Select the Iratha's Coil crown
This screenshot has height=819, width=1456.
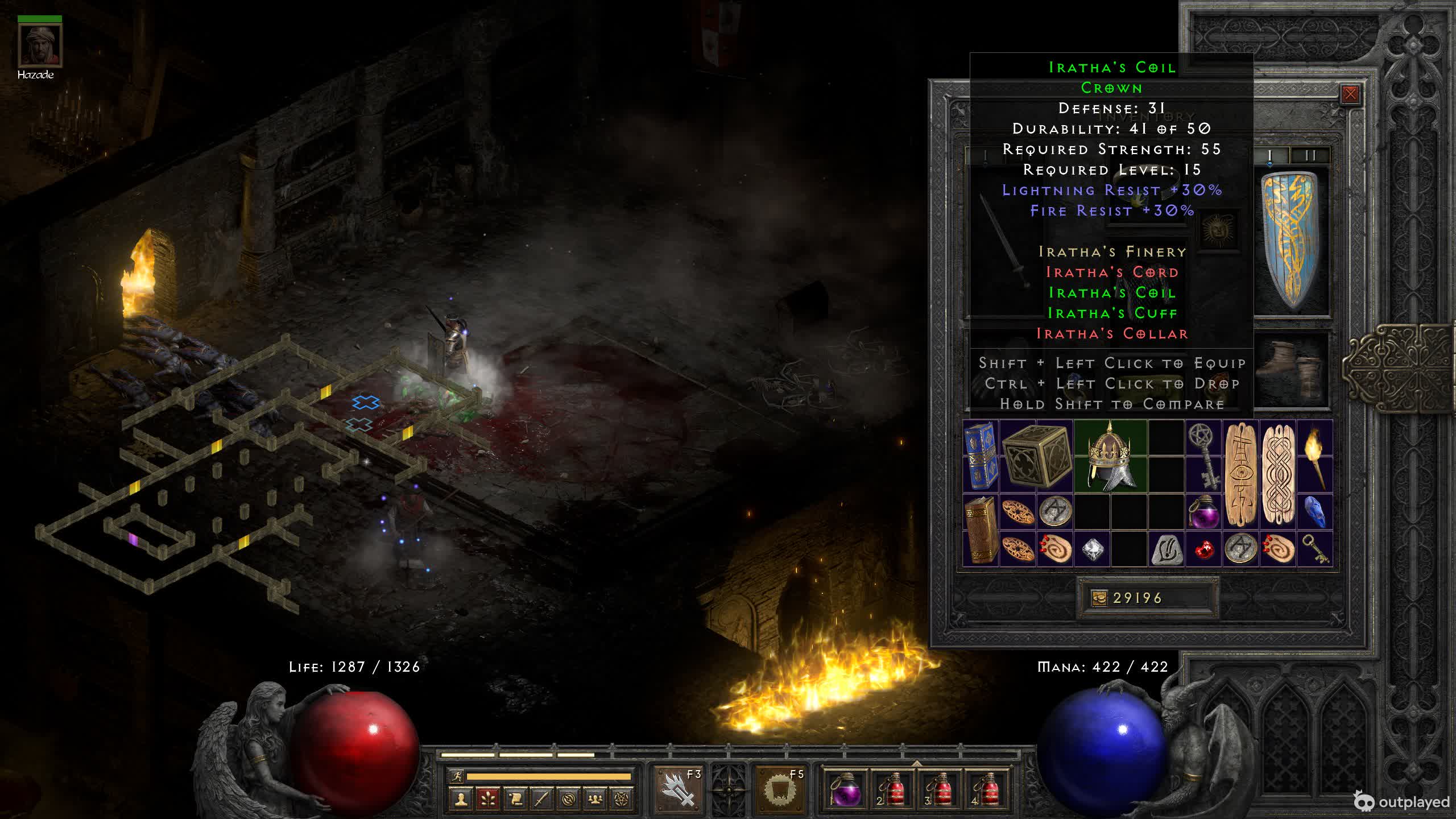coord(1110,456)
